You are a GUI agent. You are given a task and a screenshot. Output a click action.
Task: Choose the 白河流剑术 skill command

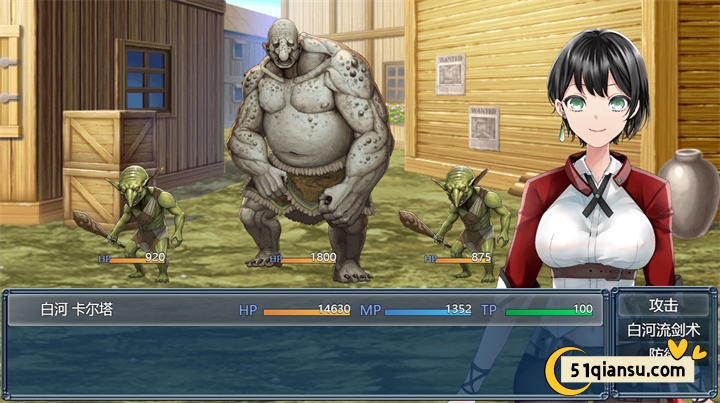(x=663, y=329)
